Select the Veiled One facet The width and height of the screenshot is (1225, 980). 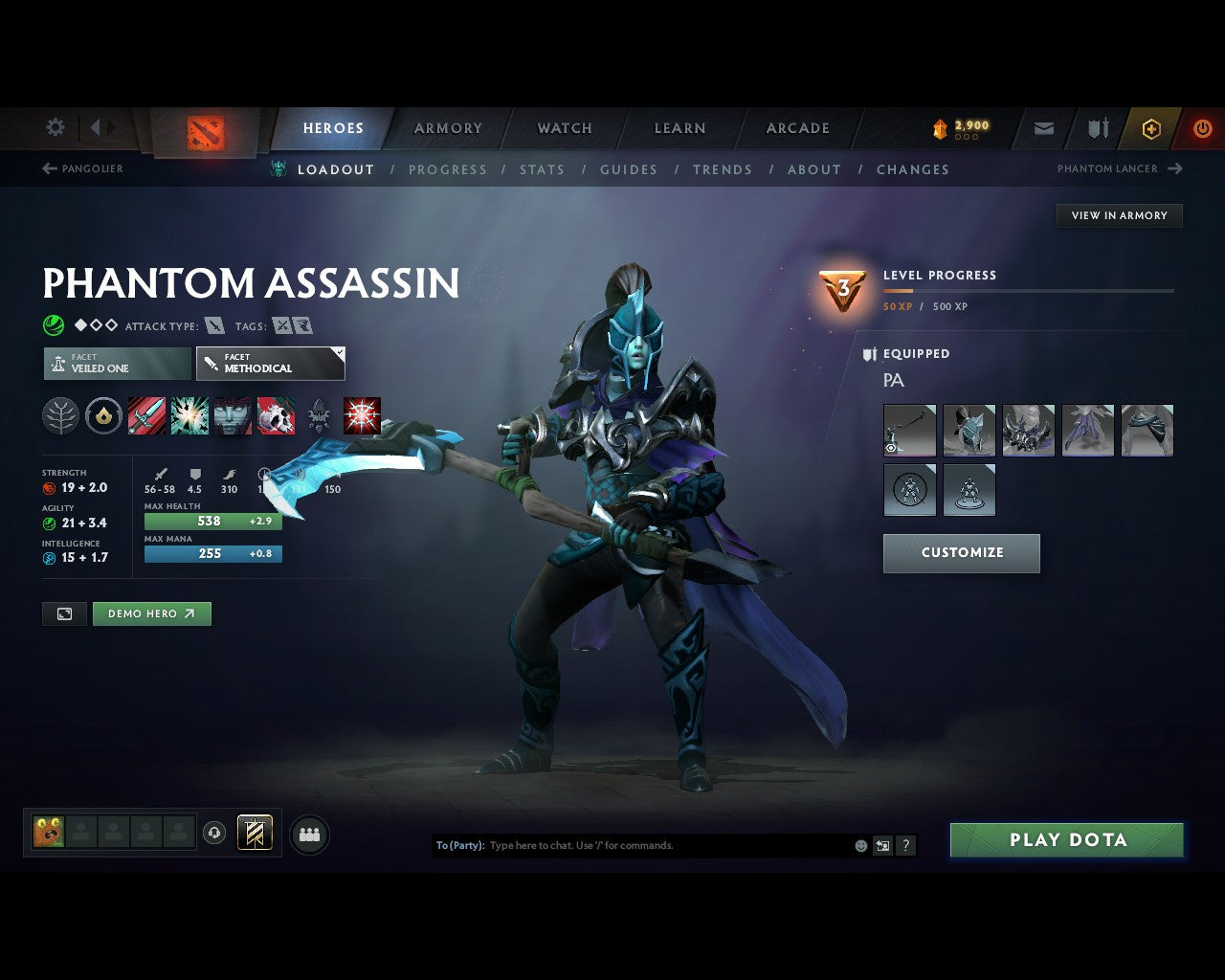(117, 364)
